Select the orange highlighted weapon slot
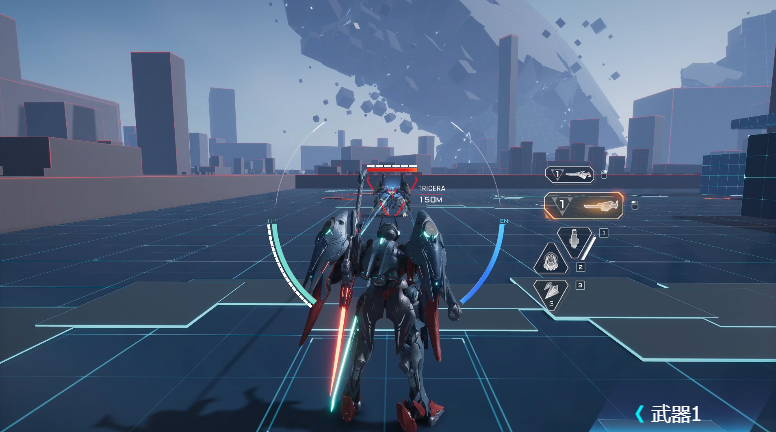 pos(583,205)
